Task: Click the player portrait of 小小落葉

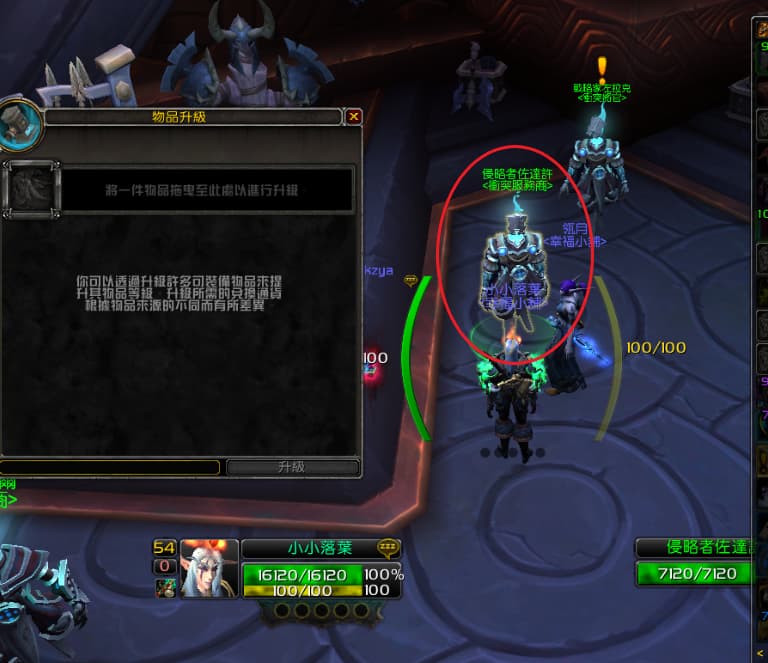Action: [x=209, y=568]
